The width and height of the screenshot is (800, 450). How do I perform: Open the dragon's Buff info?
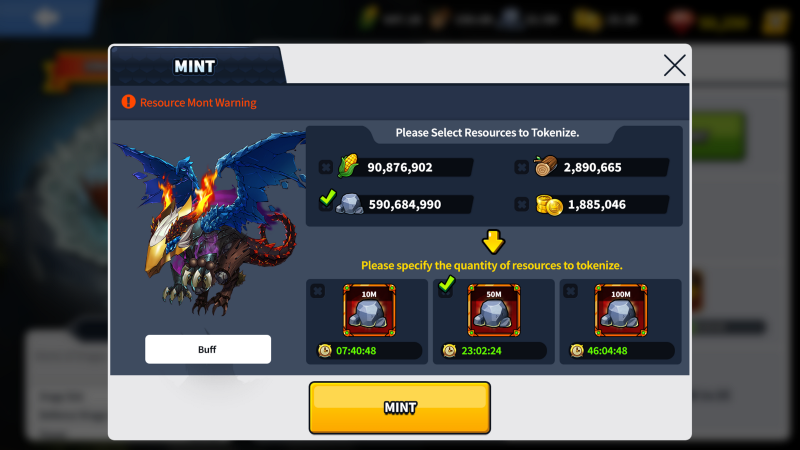207,349
